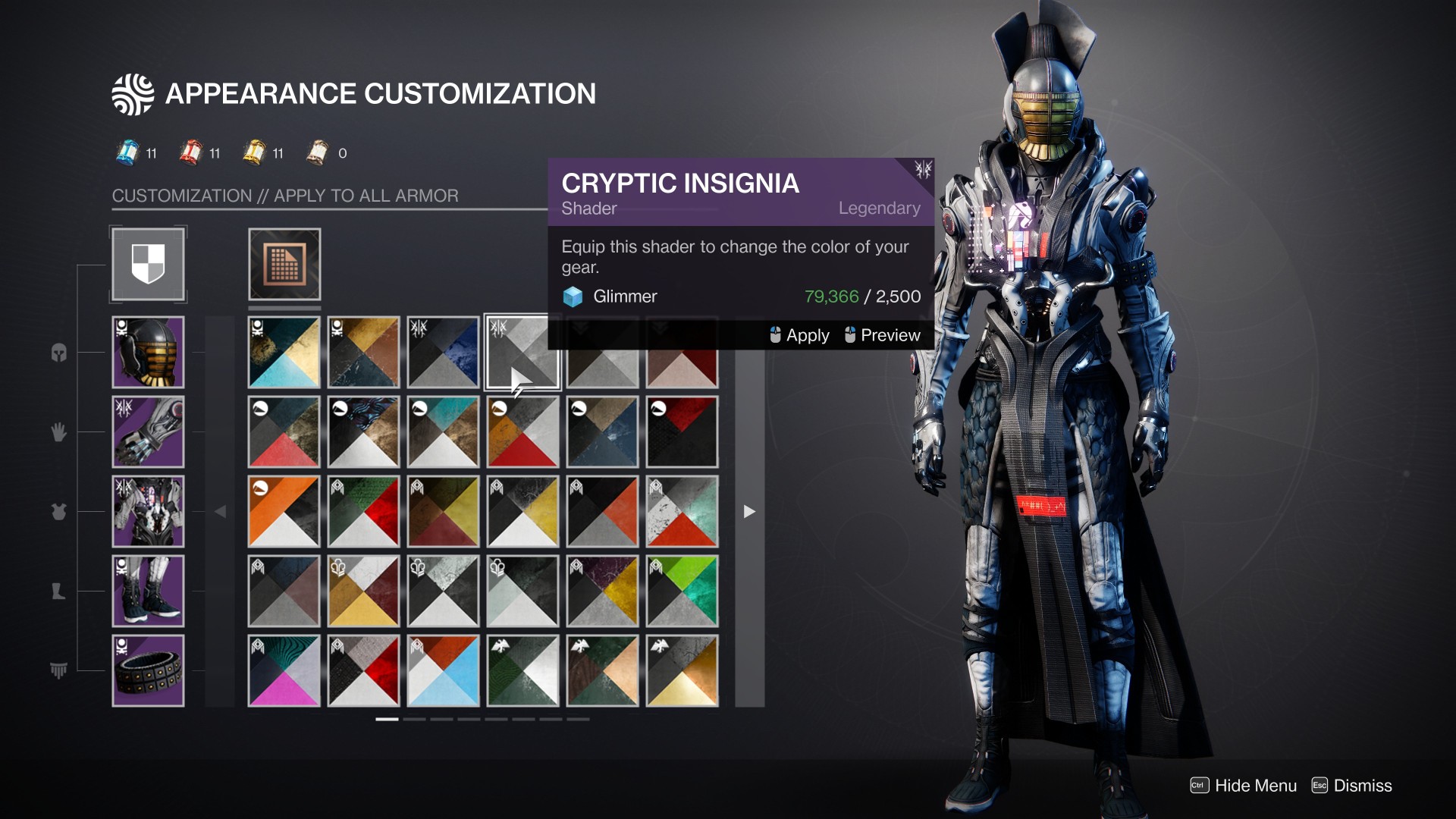This screenshot has height=819, width=1456.
Task: Click the Hide Menu option
Action: pos(1244,786)
